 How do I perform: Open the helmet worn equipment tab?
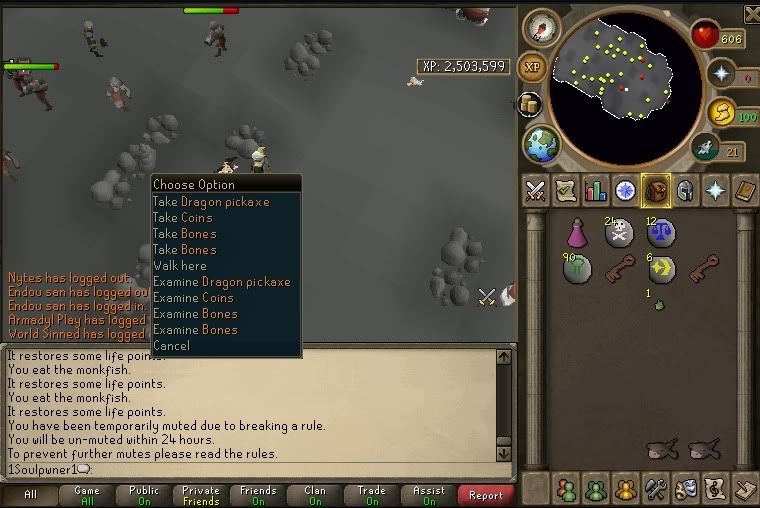(685, 191)
